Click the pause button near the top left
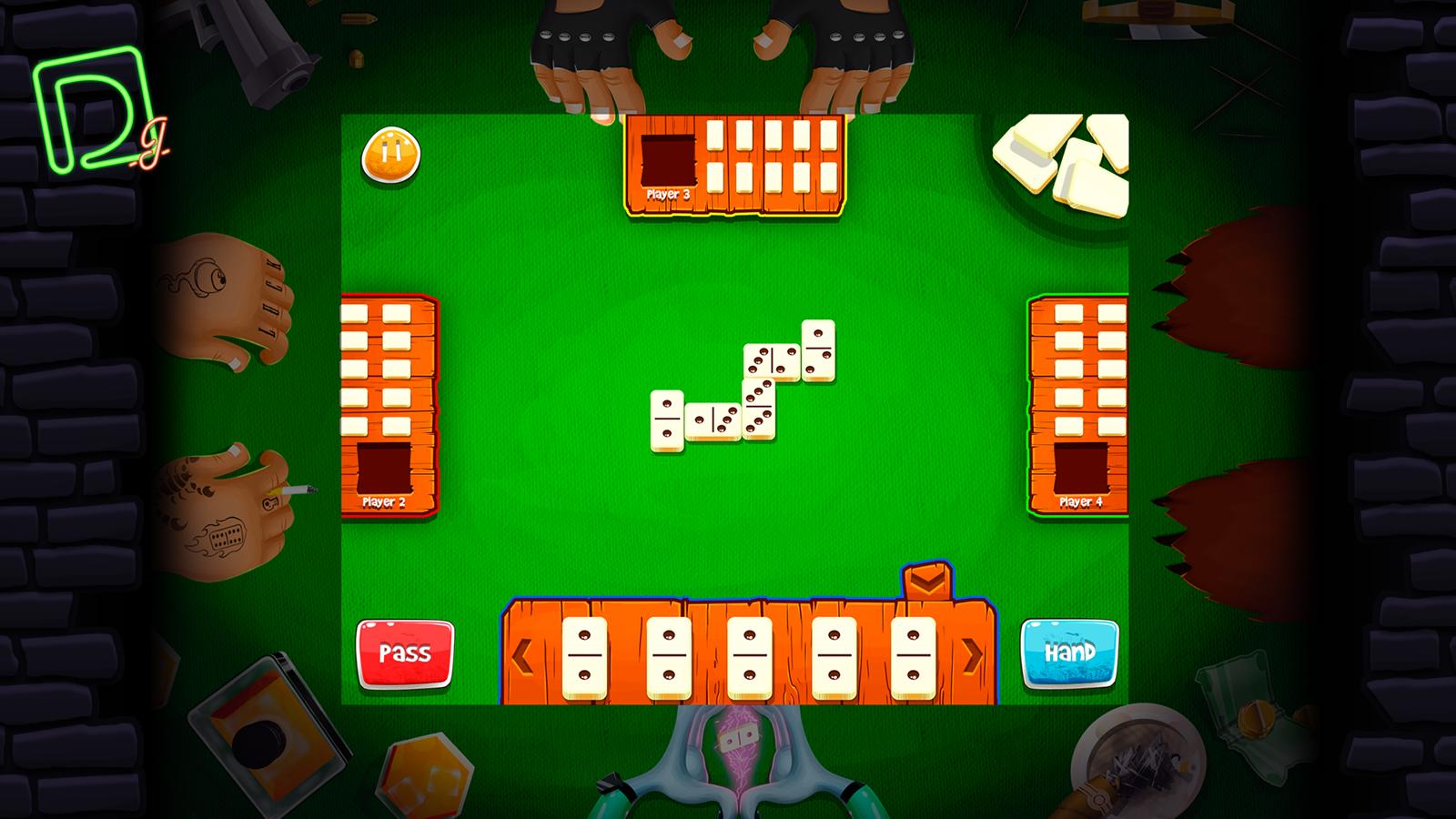Screen dimensions: 1456x819 pos(391,155)
